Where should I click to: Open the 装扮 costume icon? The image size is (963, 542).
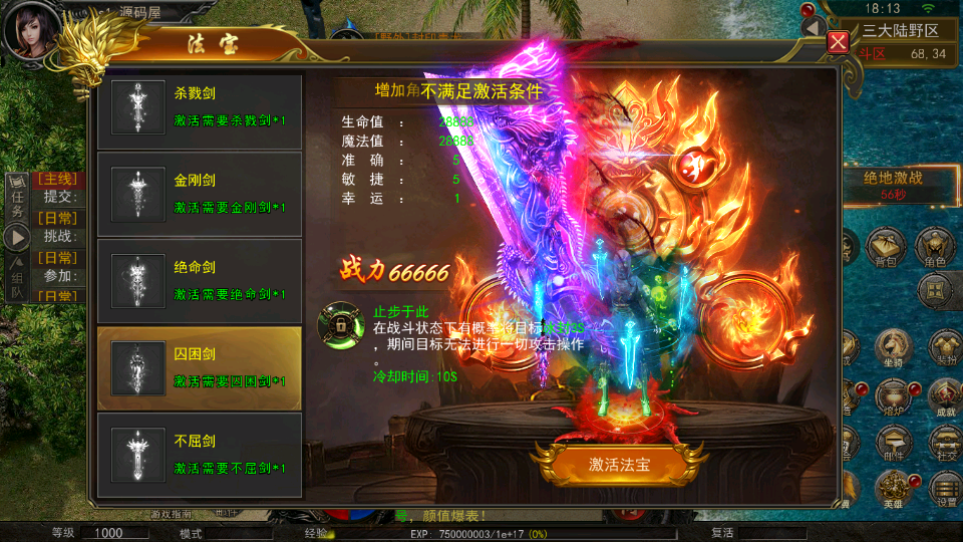[944, 347]
